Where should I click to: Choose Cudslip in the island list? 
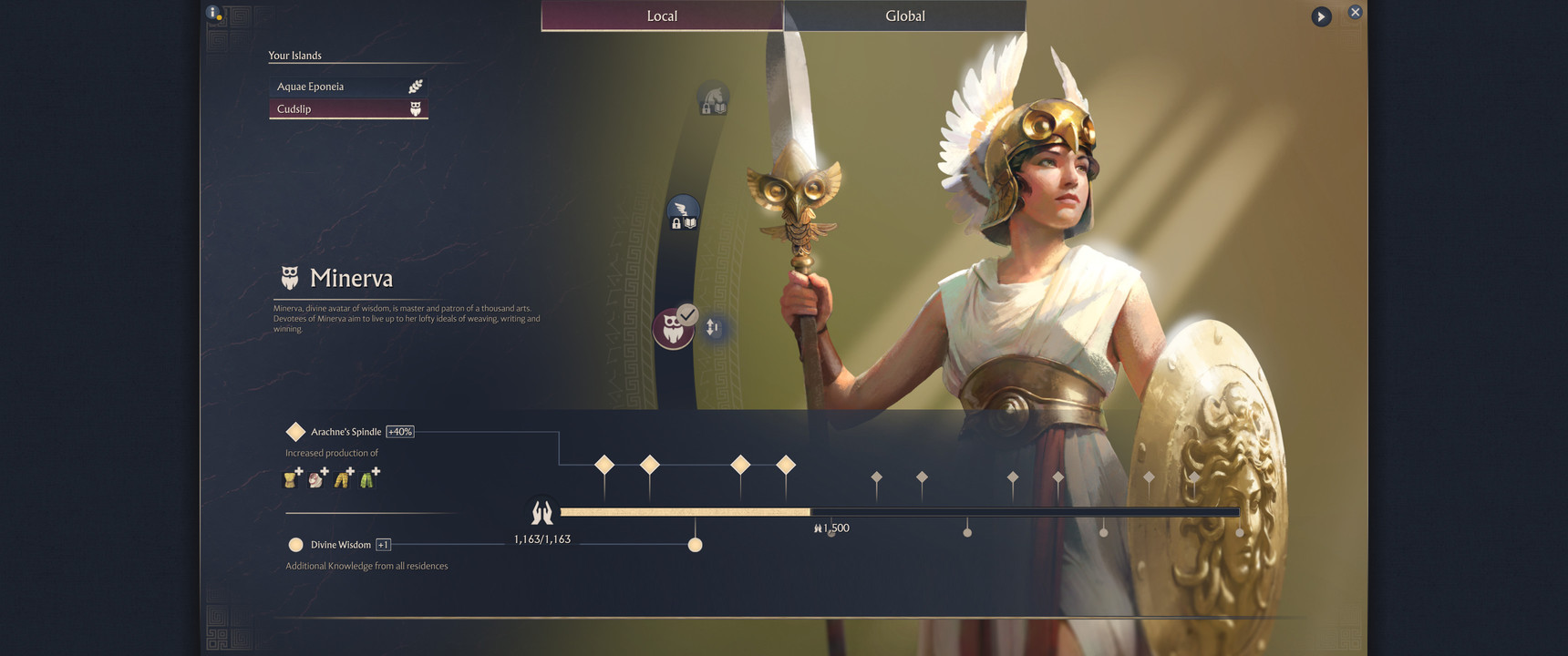[348, 109]
